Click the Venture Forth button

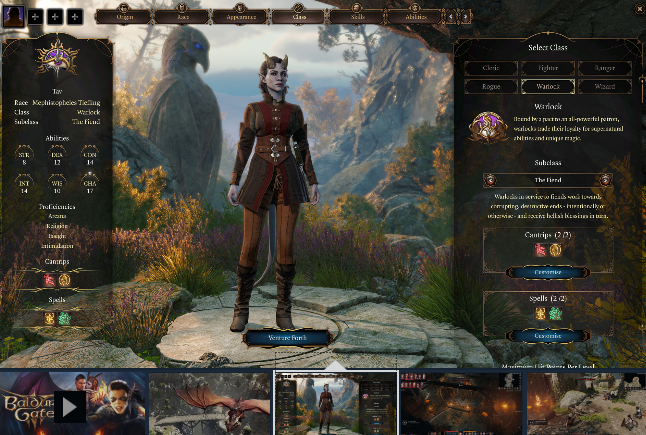[286, 338]
